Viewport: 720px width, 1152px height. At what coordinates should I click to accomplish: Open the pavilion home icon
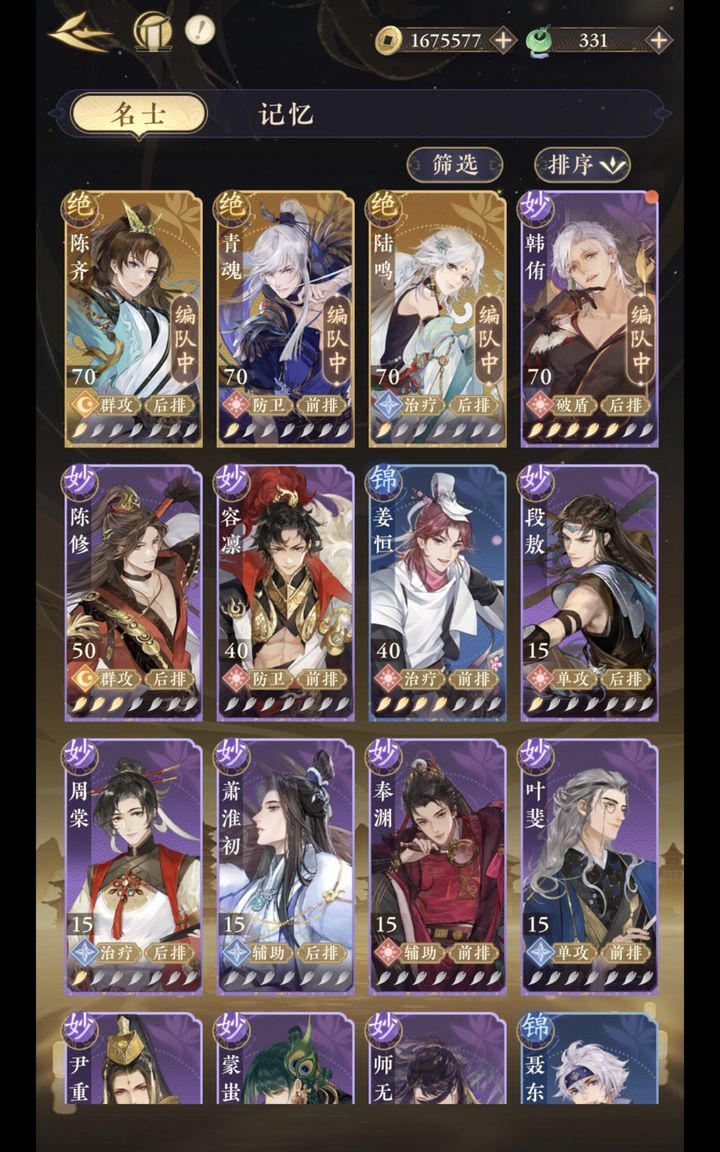tap(152, 31)
